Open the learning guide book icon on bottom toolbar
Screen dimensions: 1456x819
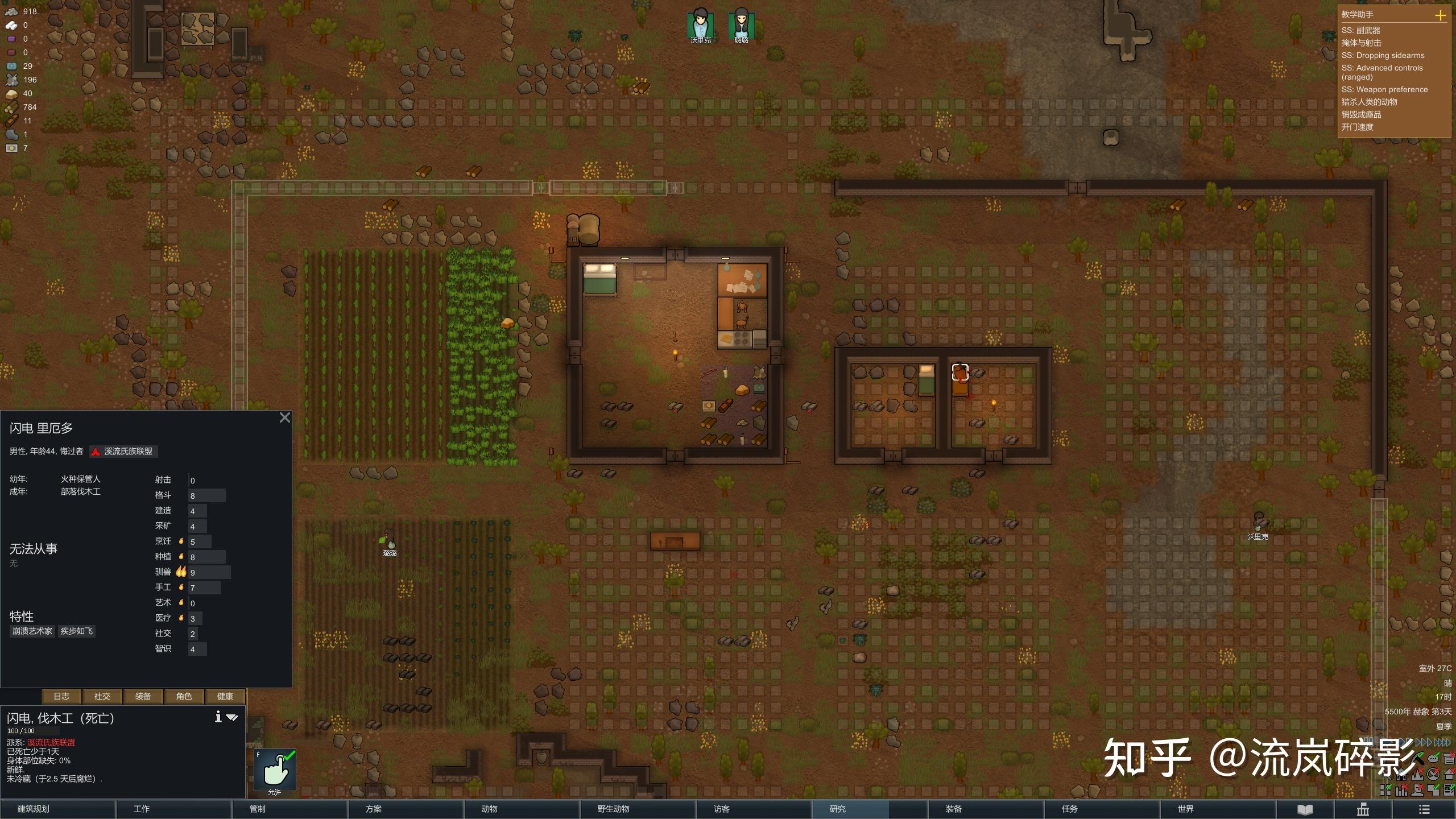coord(1305,809)
